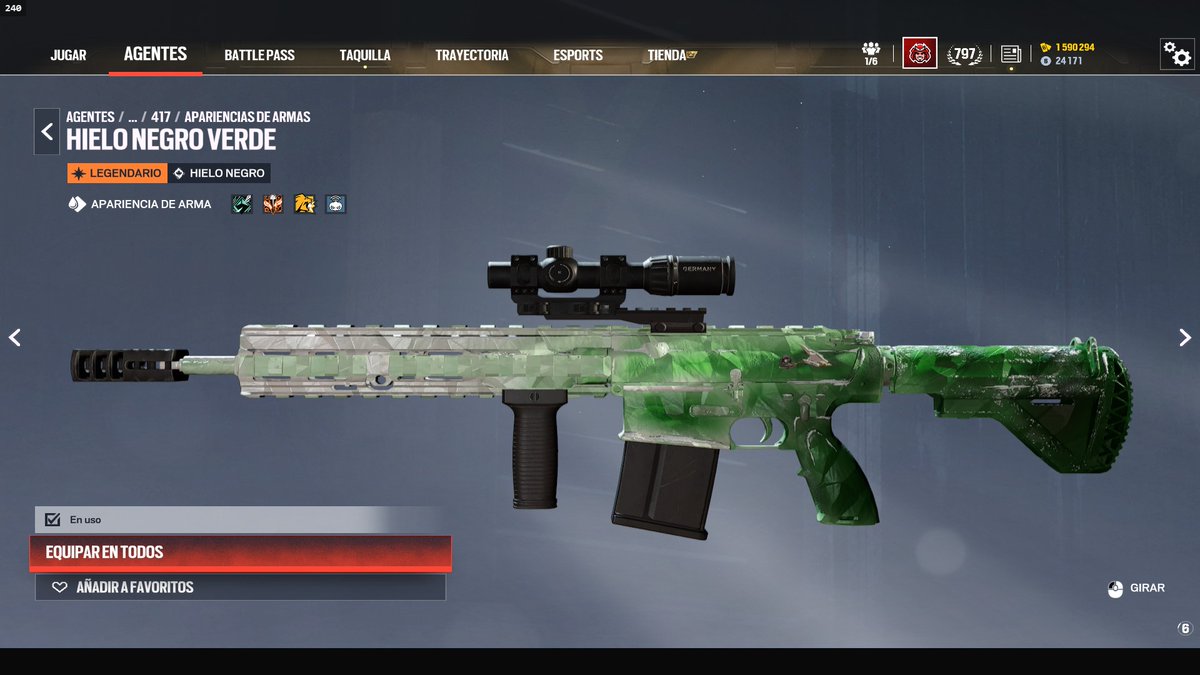Screen dimensions: 1200x675
Task: Open the Jugar menu tab
Action: [68, 55]
